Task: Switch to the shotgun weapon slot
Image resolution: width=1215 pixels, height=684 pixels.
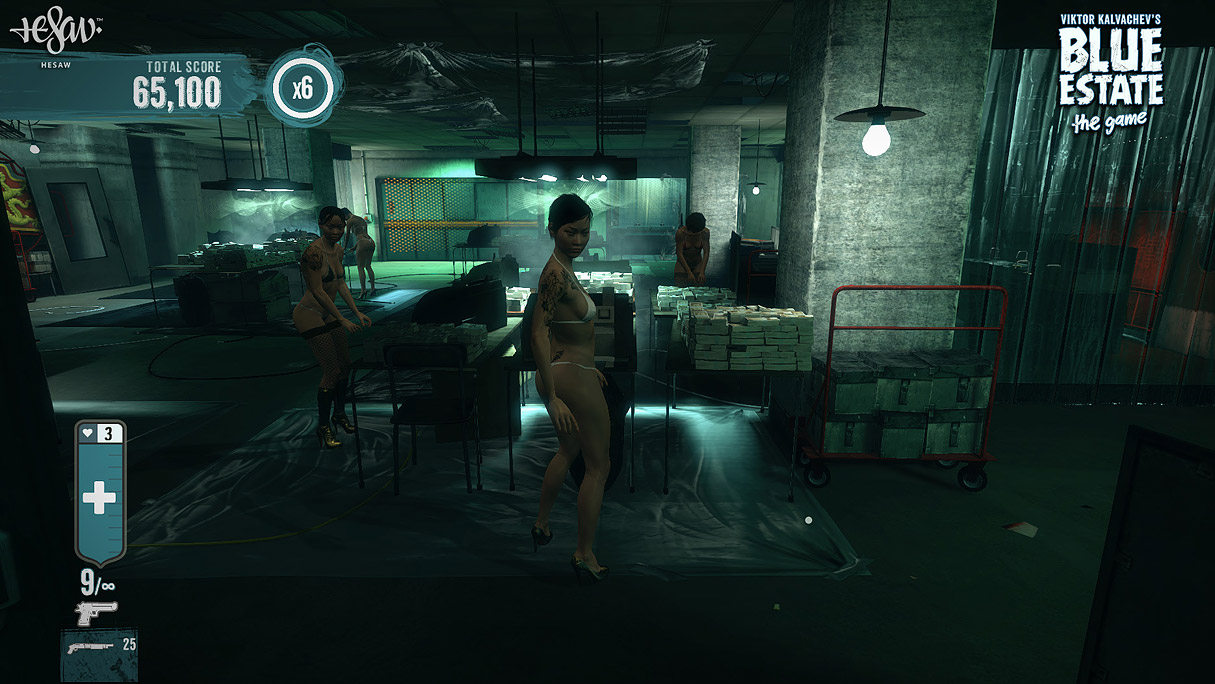Action: pos(99,653)
